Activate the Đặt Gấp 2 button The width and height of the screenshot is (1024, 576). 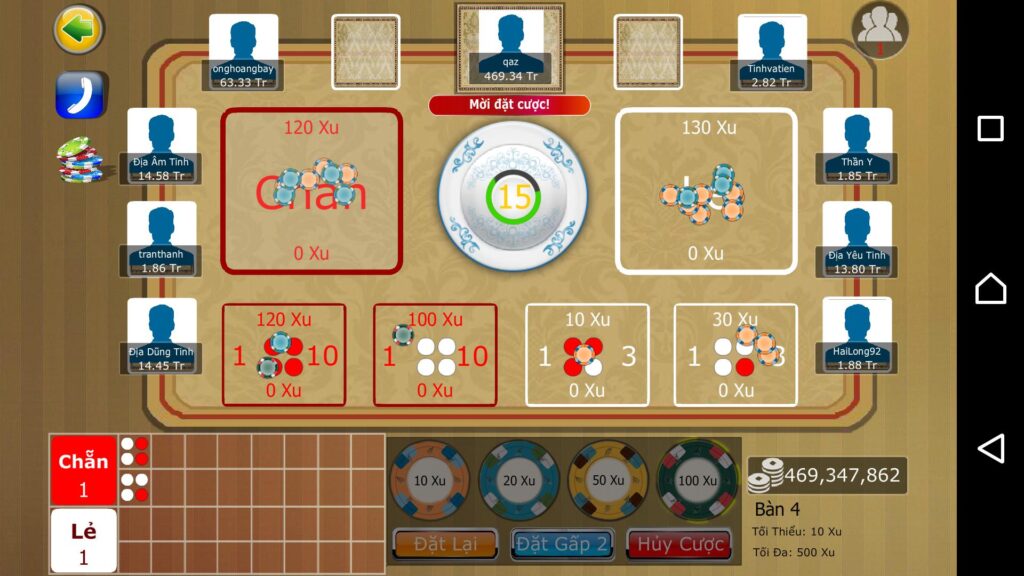(562, 544)
